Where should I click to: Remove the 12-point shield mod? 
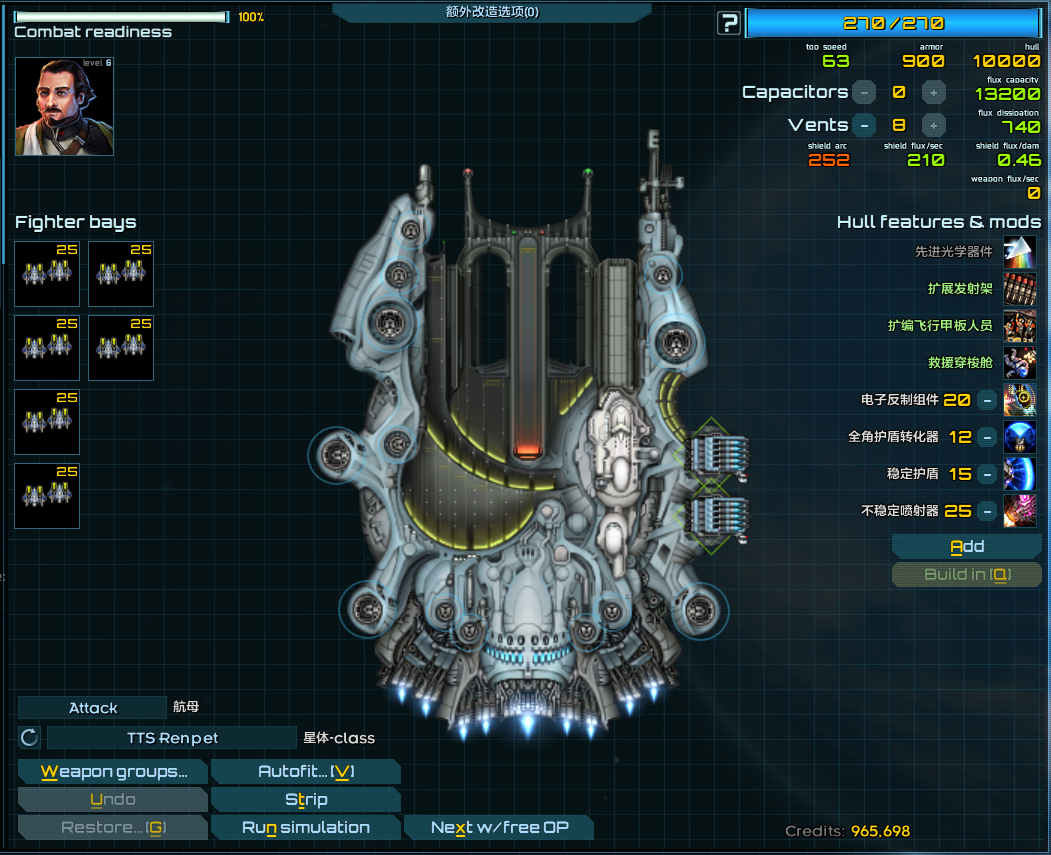986,437
